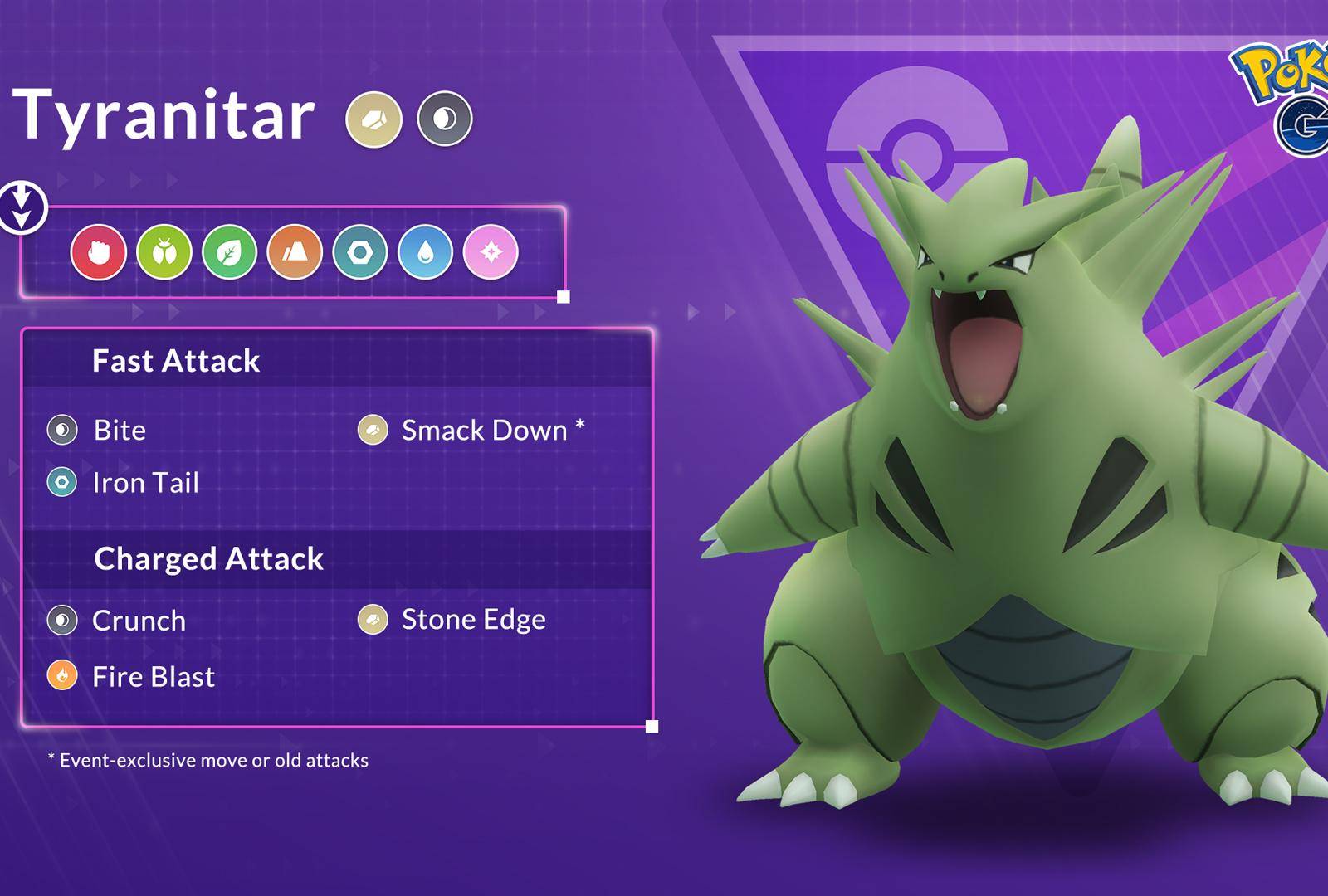Pick the Fire Blast charged attack
This screenshot has width=1328, height=896.
[x=154, y=677]
